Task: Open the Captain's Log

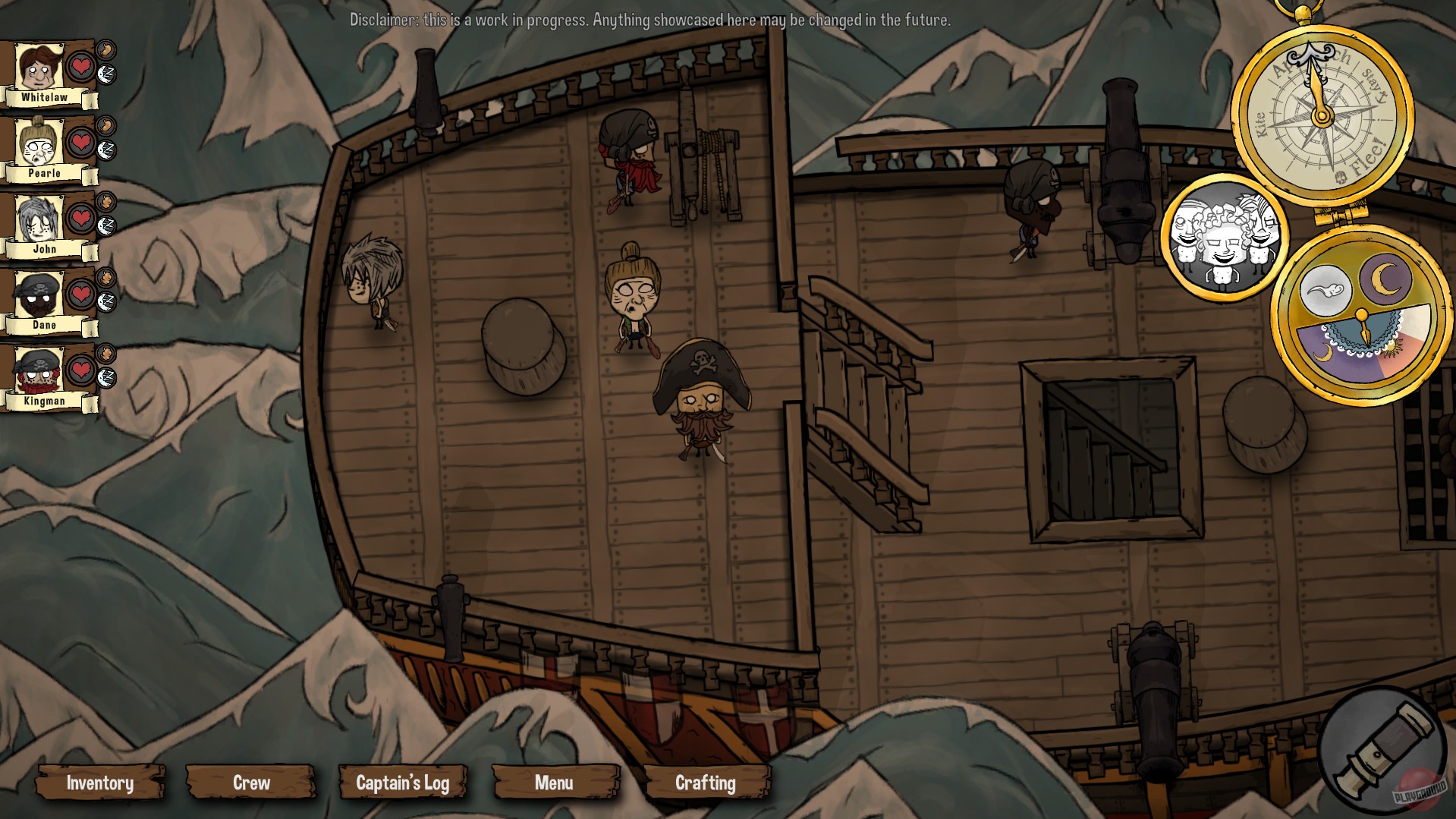Action: click(x=403, y=783)
